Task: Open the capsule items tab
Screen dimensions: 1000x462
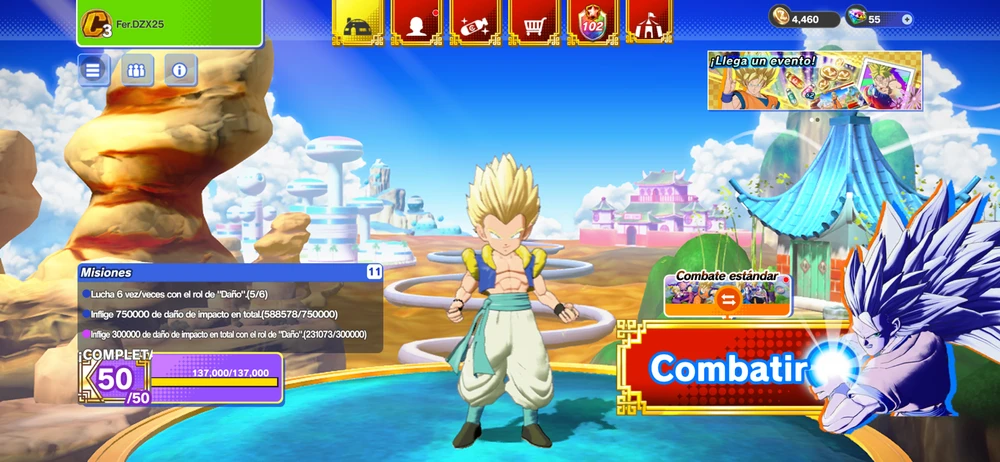Action: pyautogui.click(x=475, y=22)
